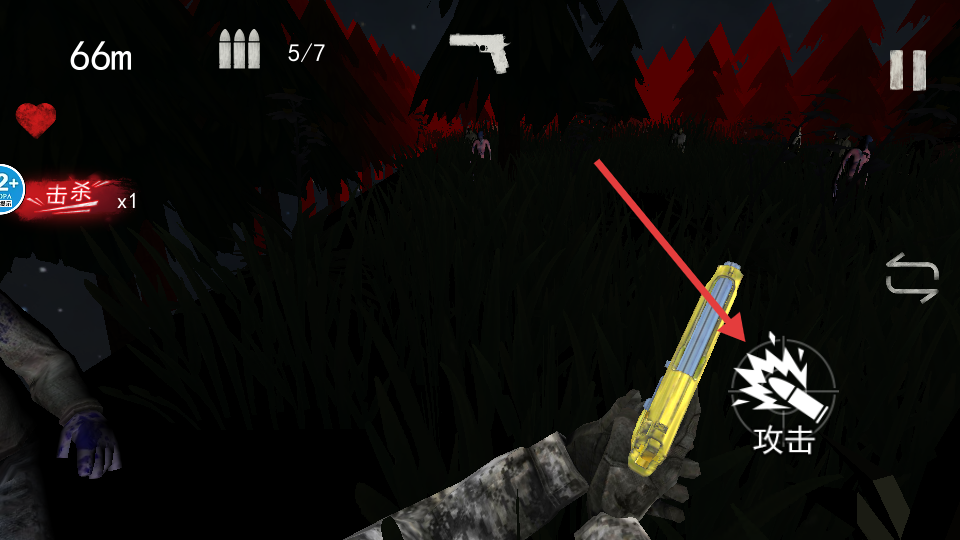
Task: Select the pistol weapon icon
Action: [x=480, y=50]
